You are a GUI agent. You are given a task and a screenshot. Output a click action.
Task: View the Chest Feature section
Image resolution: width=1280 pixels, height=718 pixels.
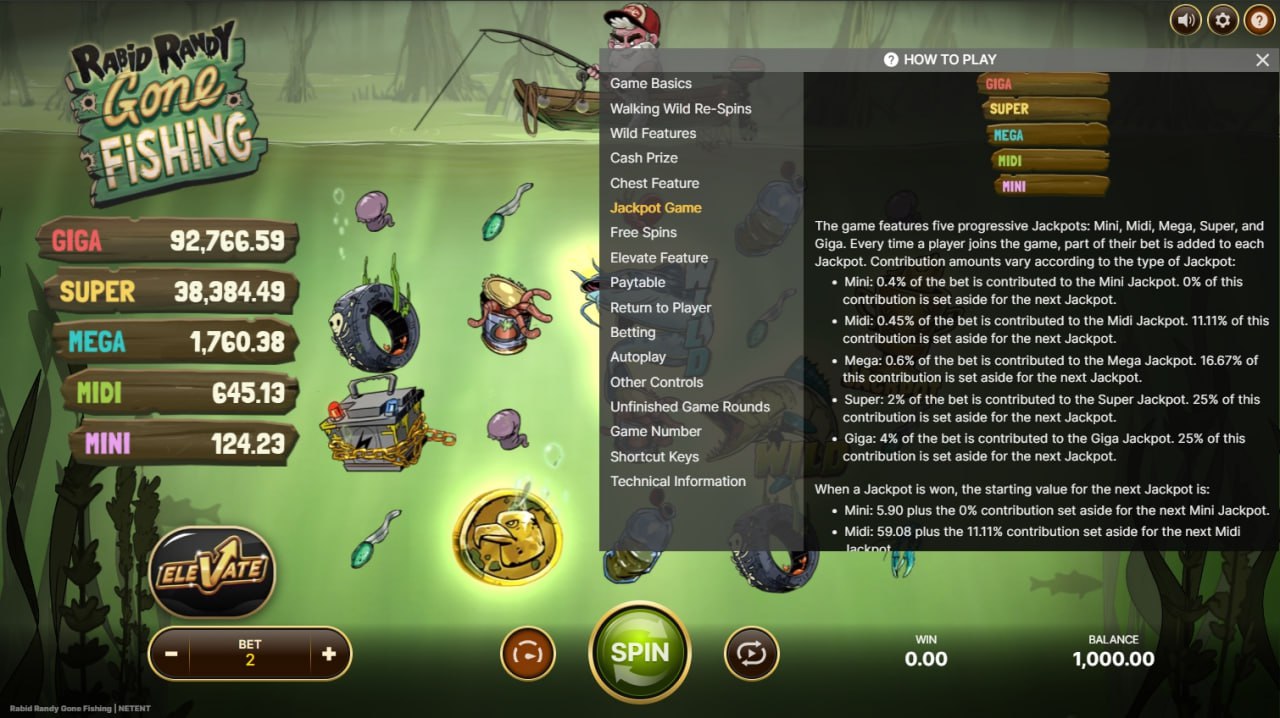(x=655, y=183)
